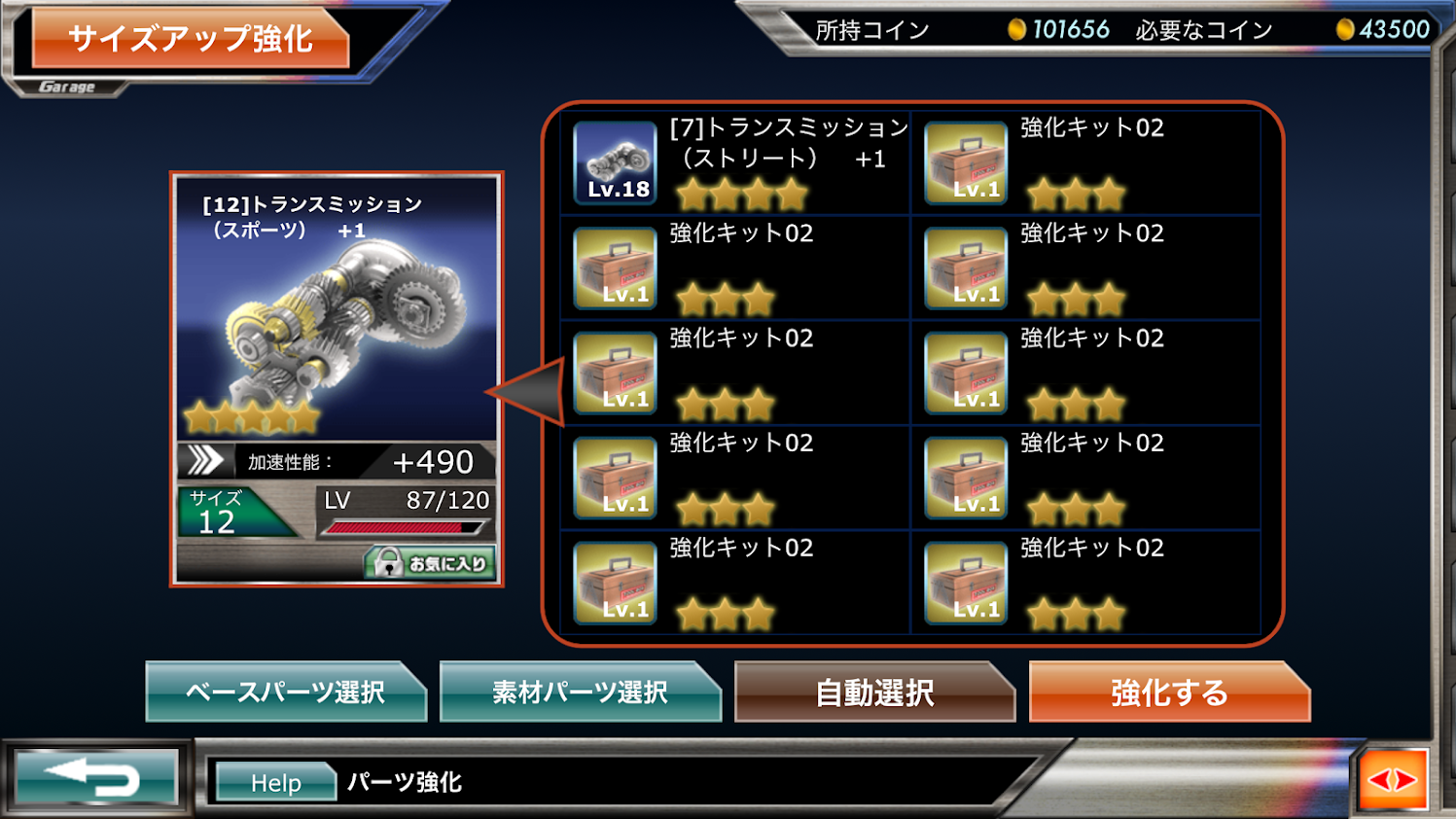The height and width of the screenshot is (819, 1456).
Task: Deselect the fourth-row left enhancement kit
Action: [614, 477]
